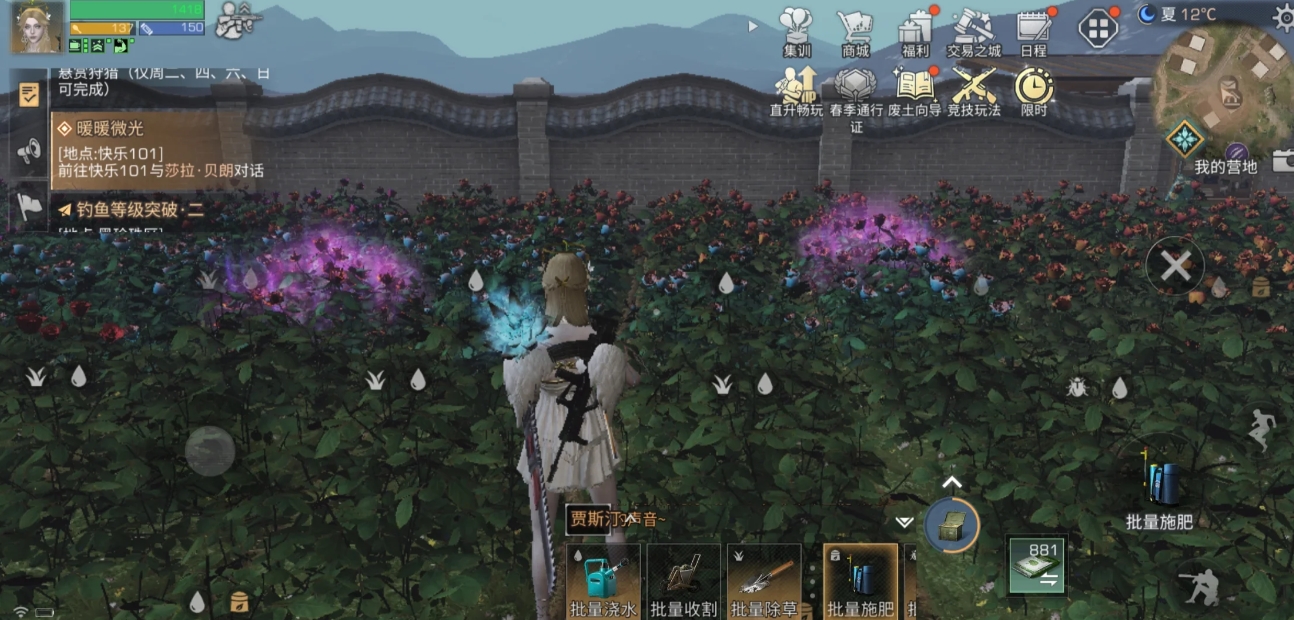1294x620 pixels.
Task: Select the 批量浇水 watering can slot
Action: pos(603,580)
